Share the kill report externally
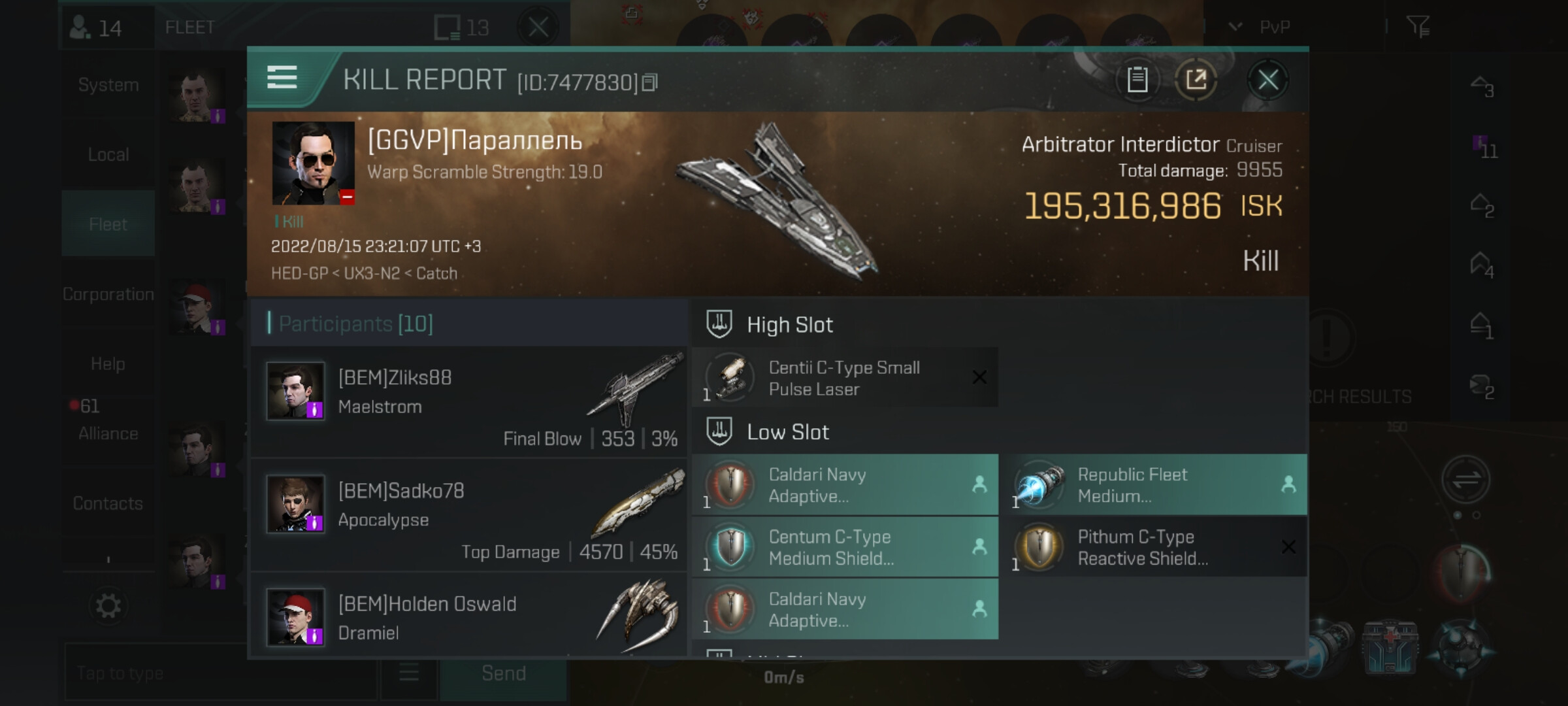 coord(1196,81)
